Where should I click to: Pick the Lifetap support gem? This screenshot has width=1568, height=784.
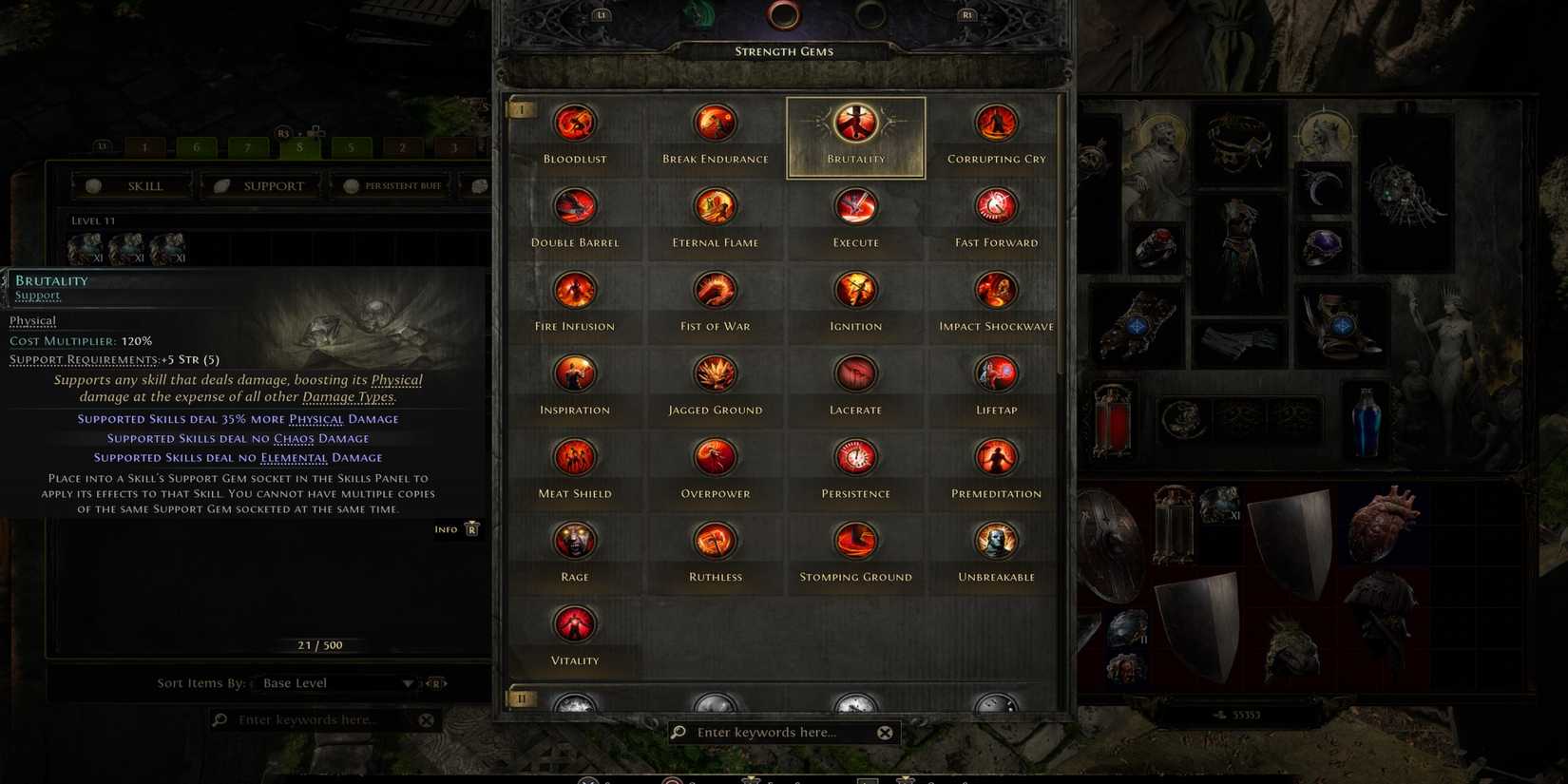click(x=995, y=373)
